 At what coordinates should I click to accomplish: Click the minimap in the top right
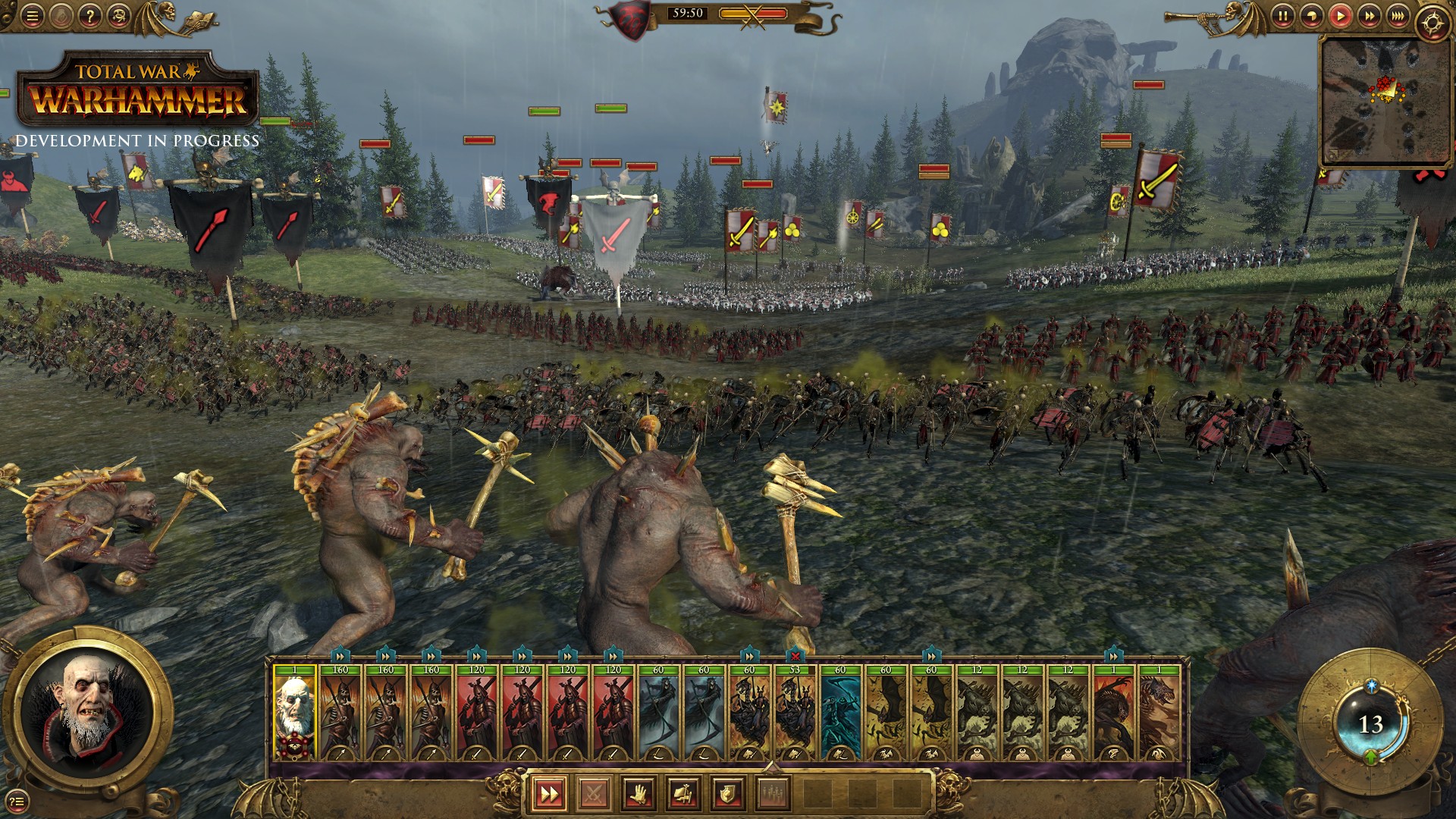[x=1388, y=99]
